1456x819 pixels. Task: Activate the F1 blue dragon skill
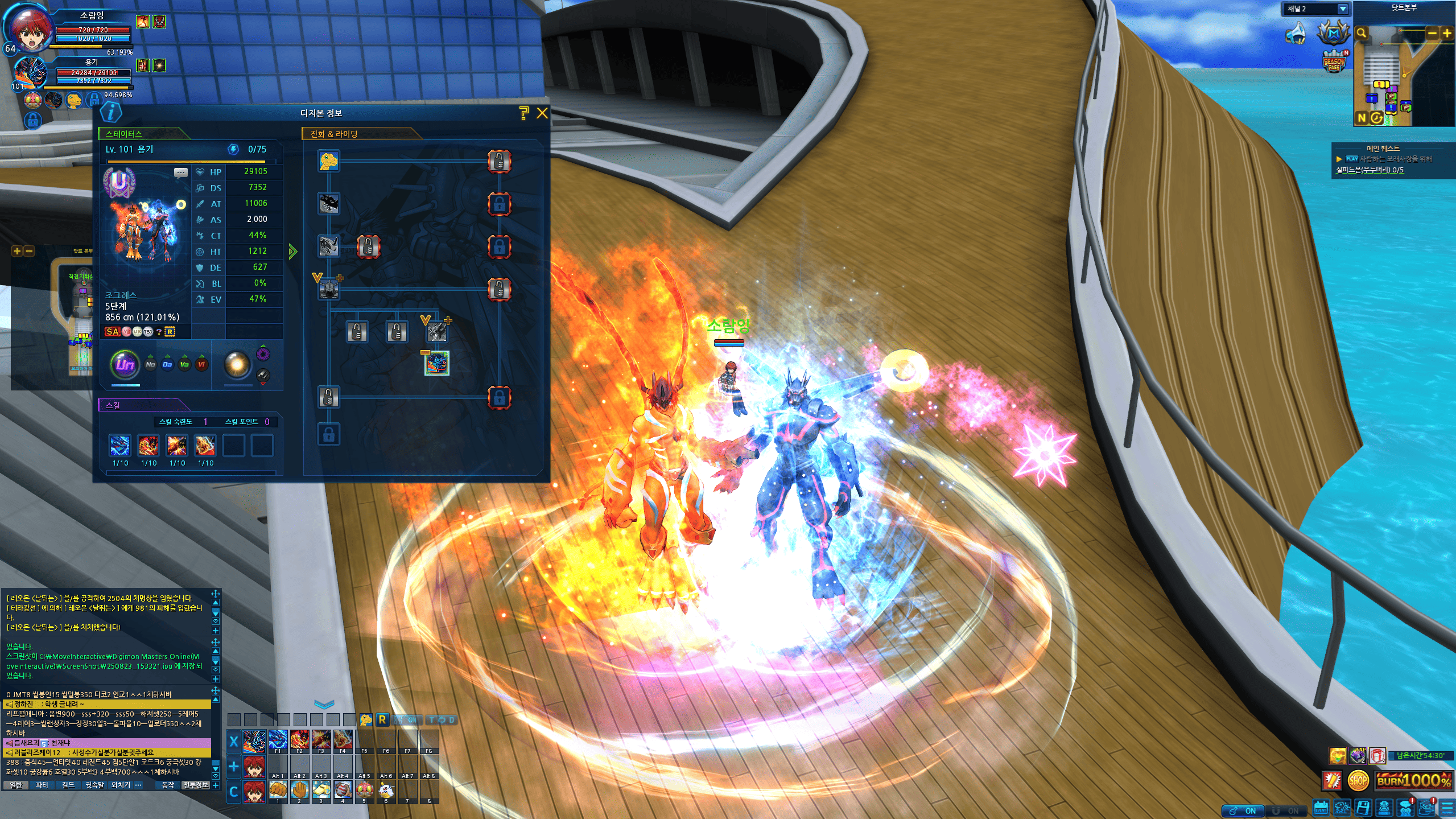[x=278, y=739]
